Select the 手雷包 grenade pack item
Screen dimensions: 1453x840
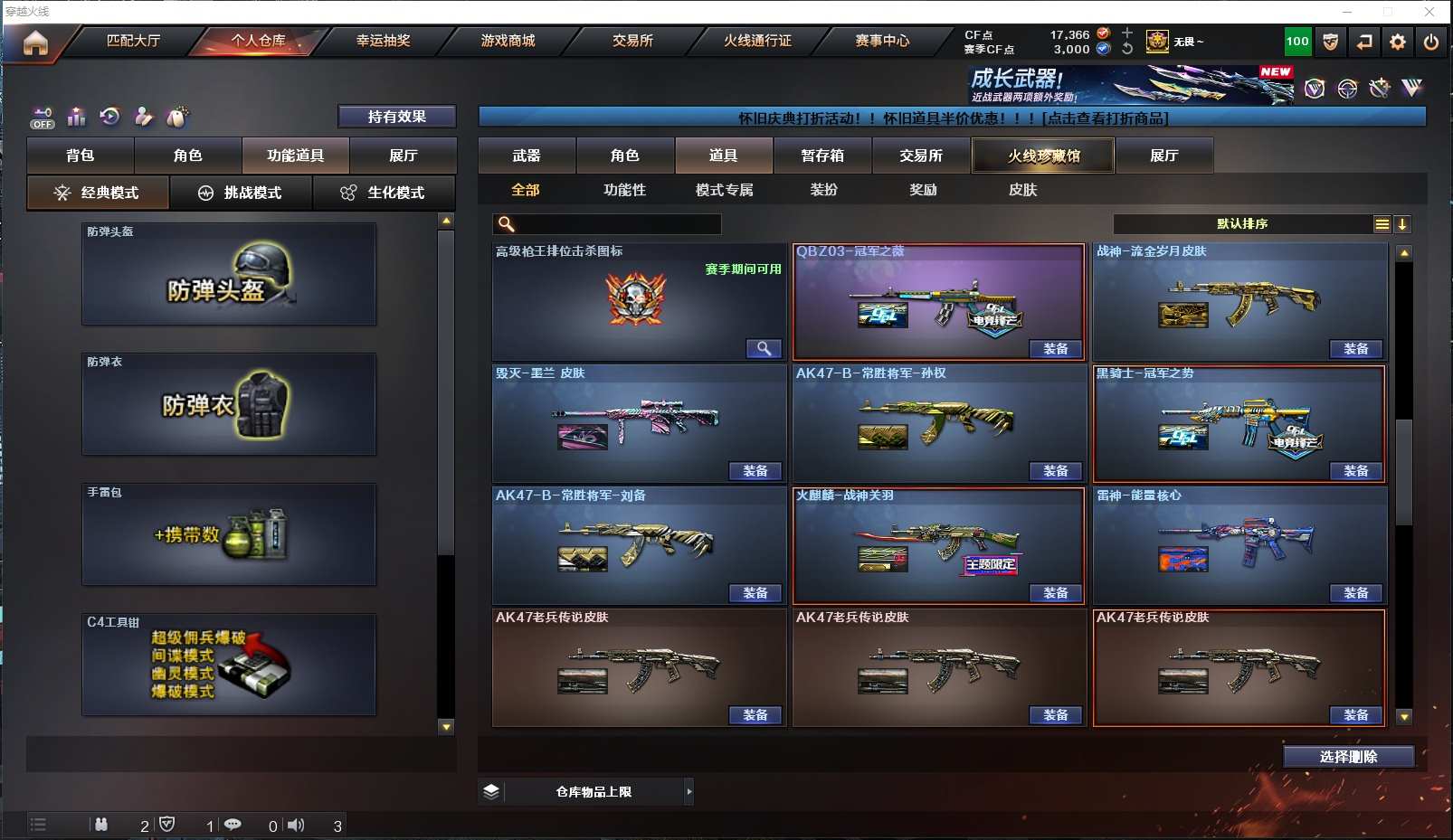(x=229, y=534)
